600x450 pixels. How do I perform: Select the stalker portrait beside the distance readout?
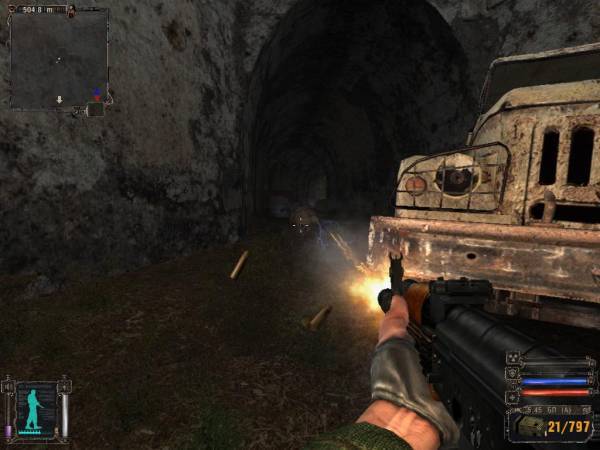pyautogui.click(x=72, y=11)
